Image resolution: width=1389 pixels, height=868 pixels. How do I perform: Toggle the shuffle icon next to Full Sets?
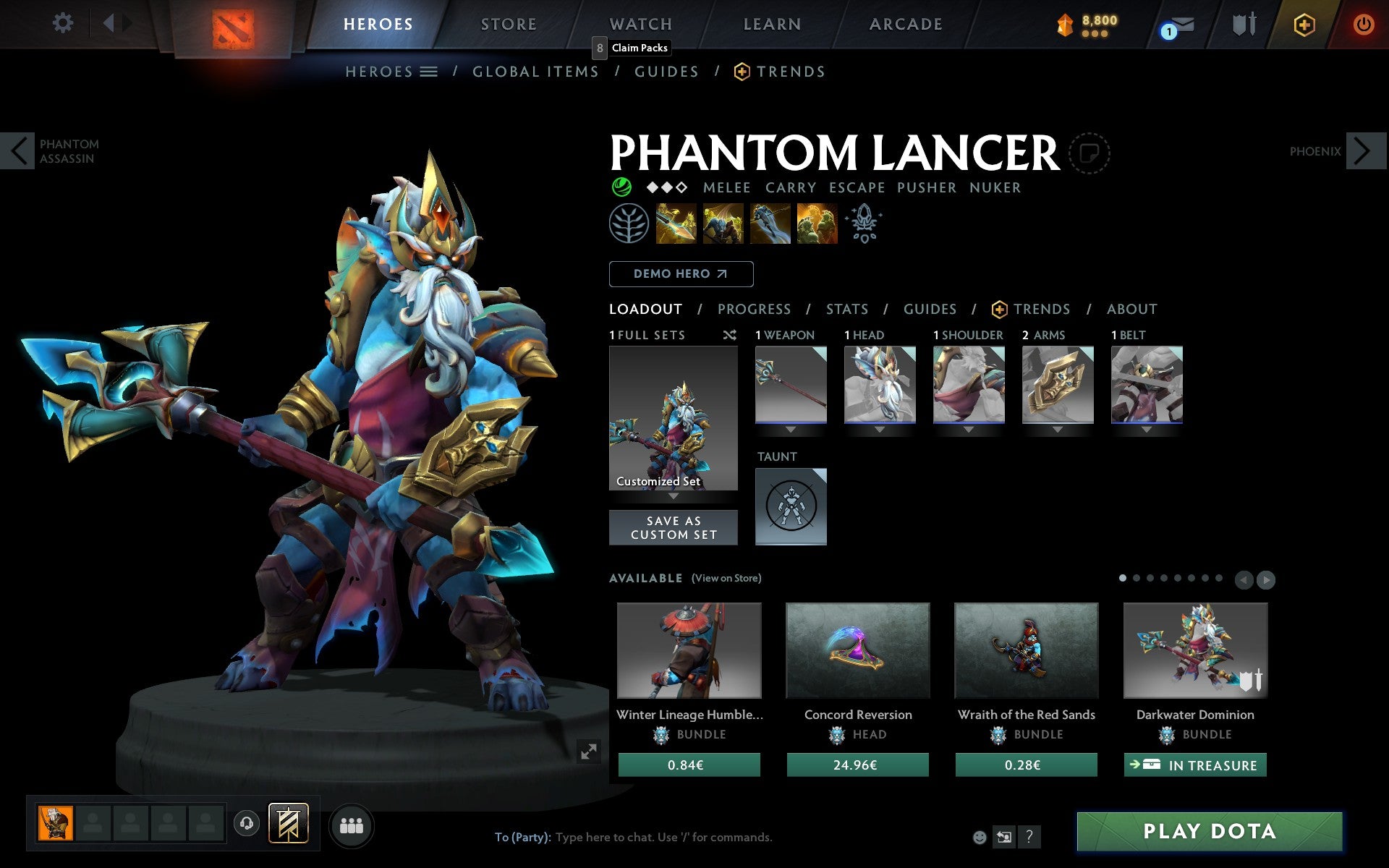click(x=729, y=335)
